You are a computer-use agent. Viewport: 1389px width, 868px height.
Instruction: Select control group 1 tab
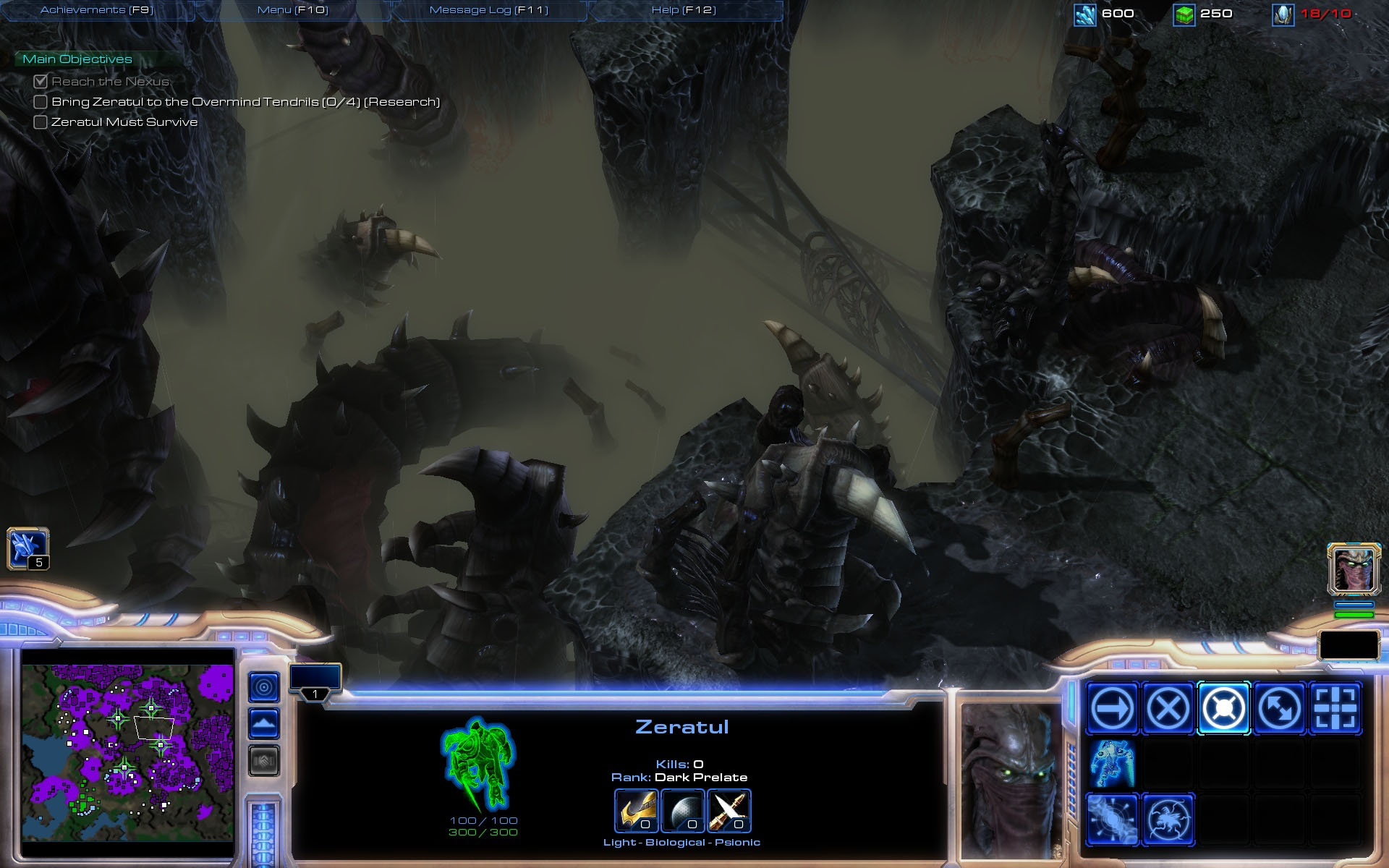tap(315, 682)
